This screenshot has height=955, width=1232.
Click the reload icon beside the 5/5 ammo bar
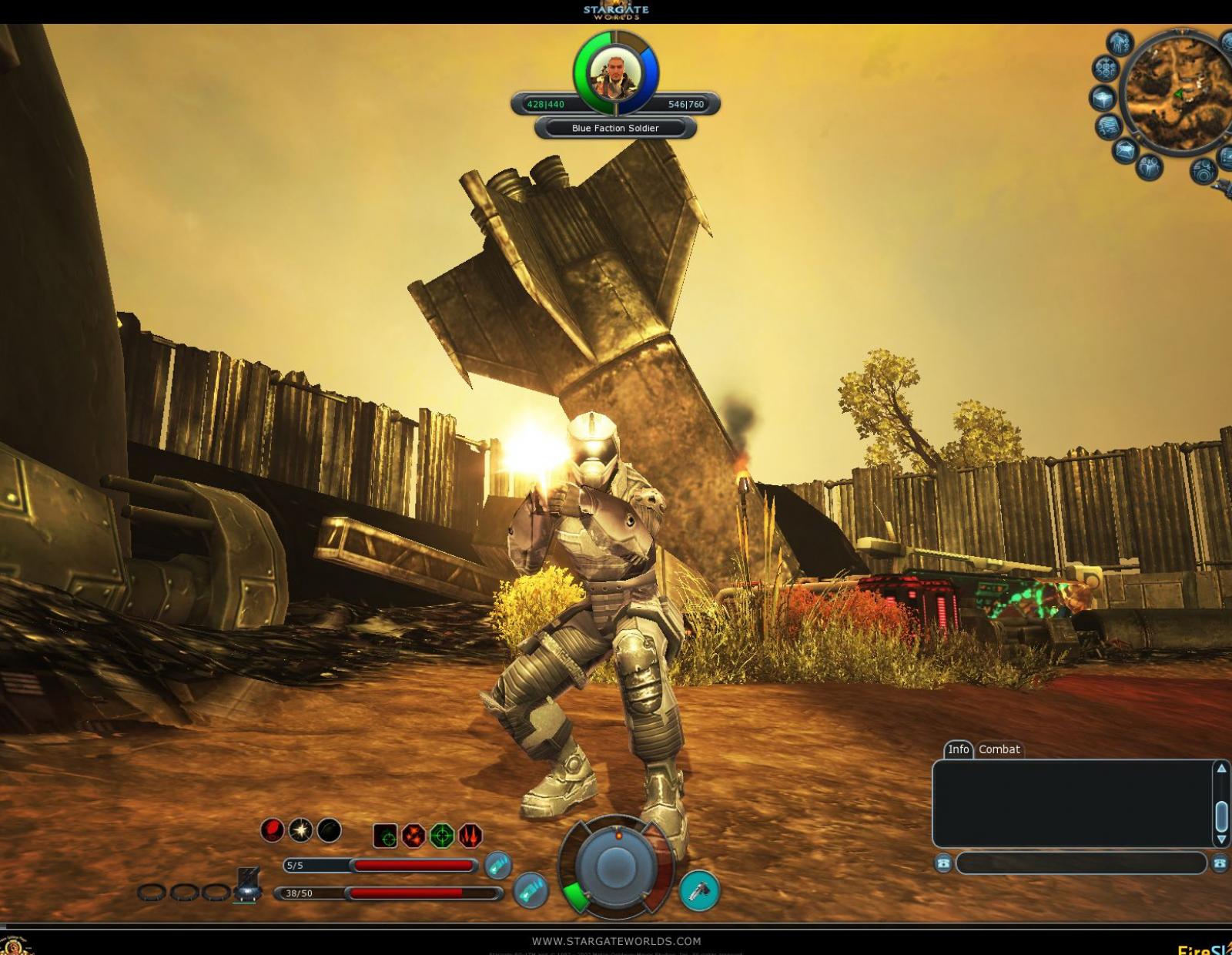[x=499, y=865]
